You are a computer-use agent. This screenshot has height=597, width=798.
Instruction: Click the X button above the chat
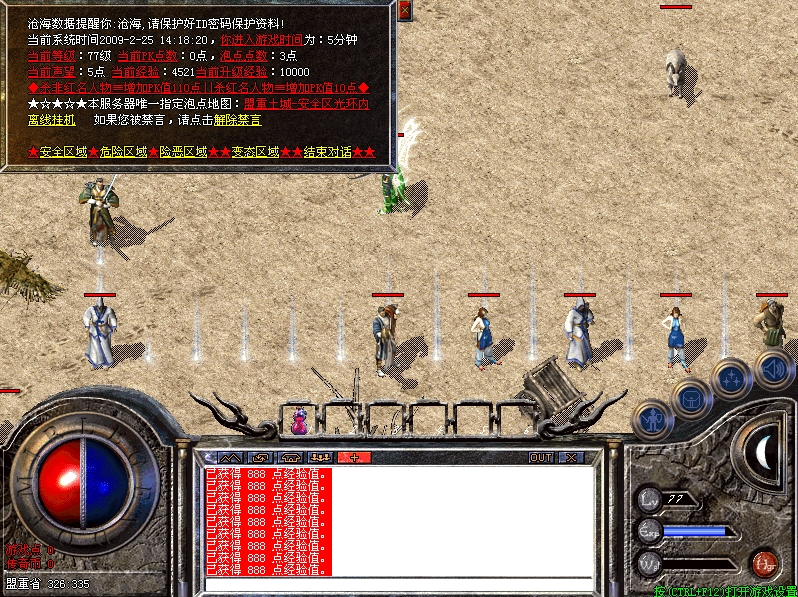[x=570, y=457]
